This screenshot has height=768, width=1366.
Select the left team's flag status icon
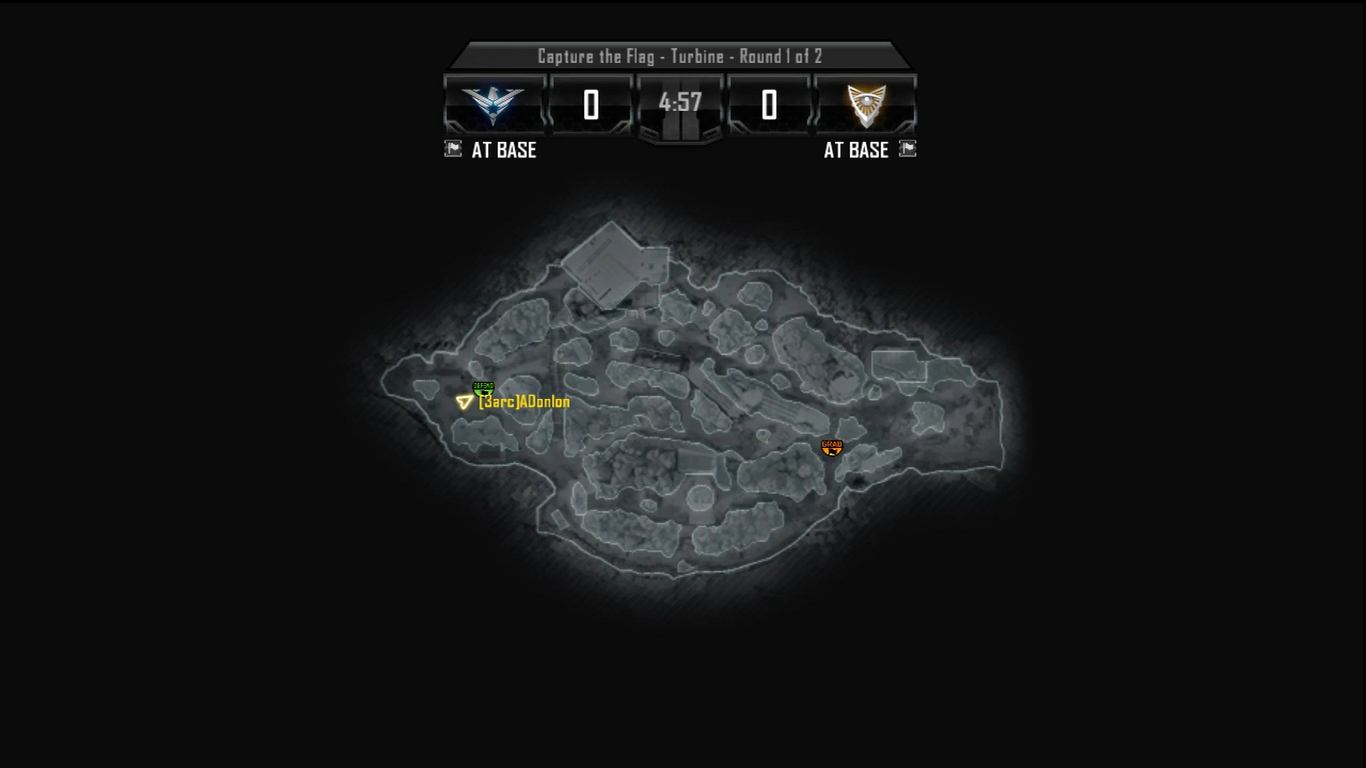point(453,149)
